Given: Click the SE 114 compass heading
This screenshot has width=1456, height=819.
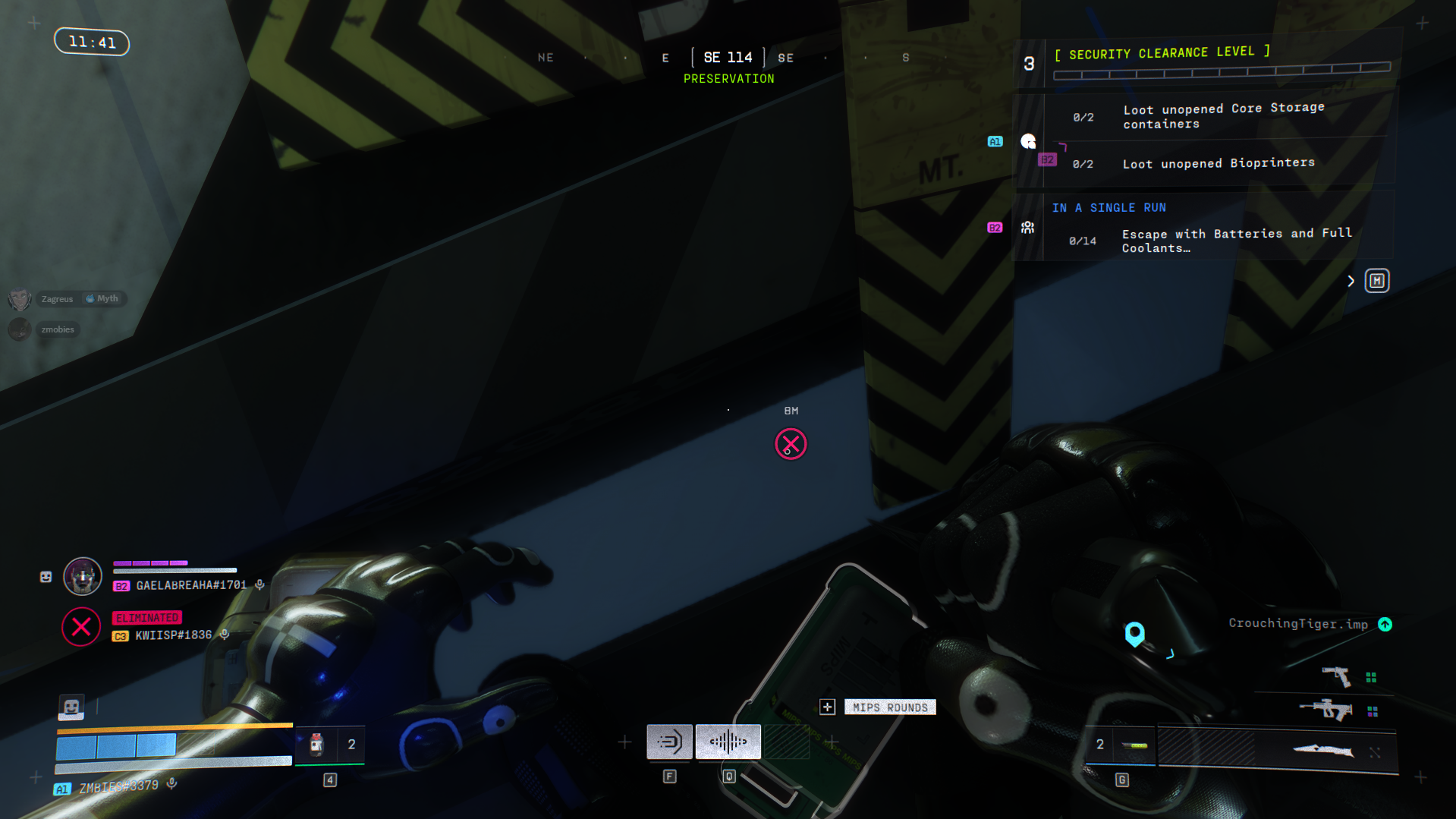Looking at the screenshot, I should 728,58.
